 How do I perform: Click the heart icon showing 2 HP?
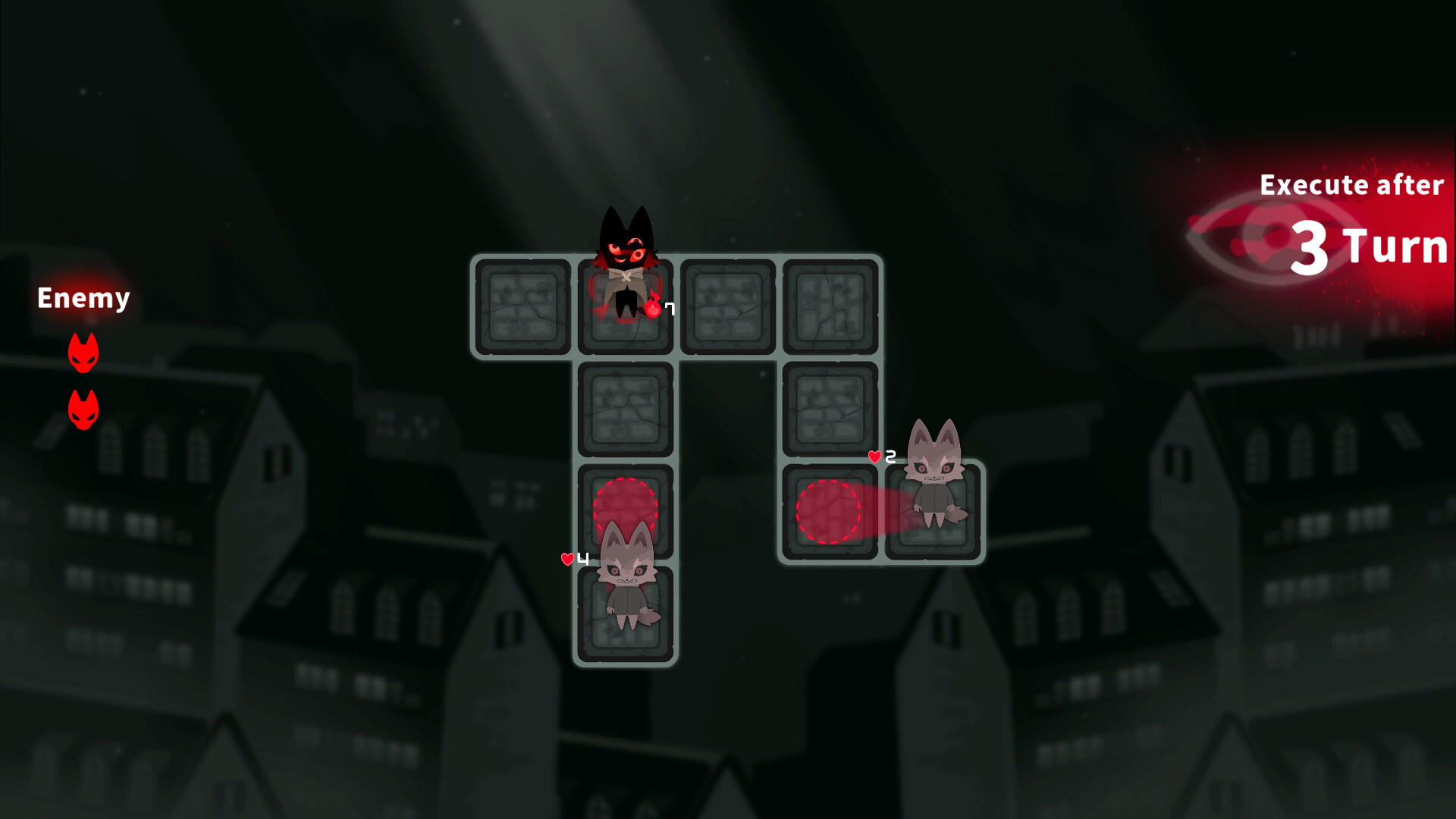point(874,456)
